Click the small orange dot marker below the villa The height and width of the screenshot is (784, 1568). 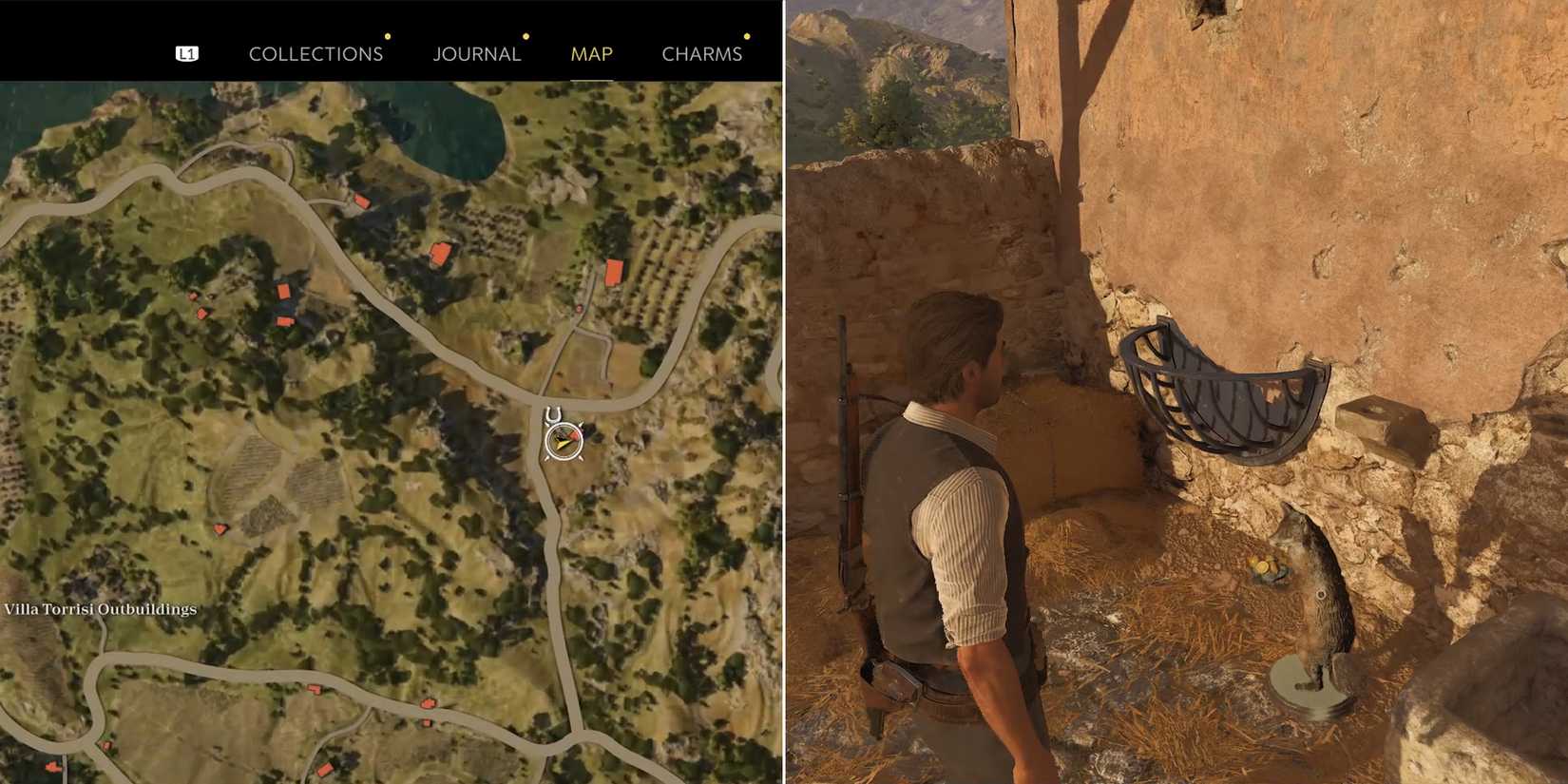point(580,309)
